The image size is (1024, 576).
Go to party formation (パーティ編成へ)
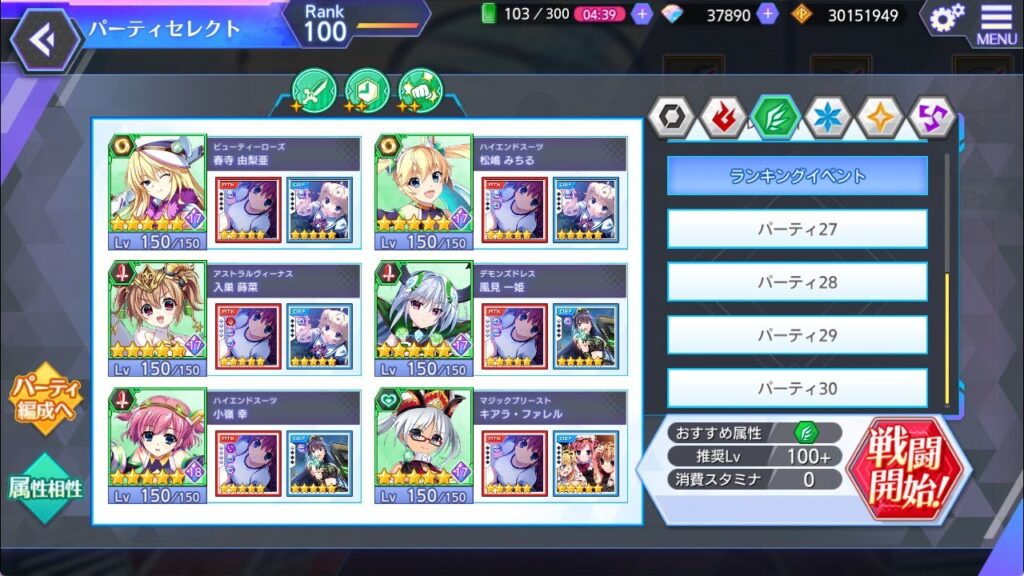pos(46,400)
